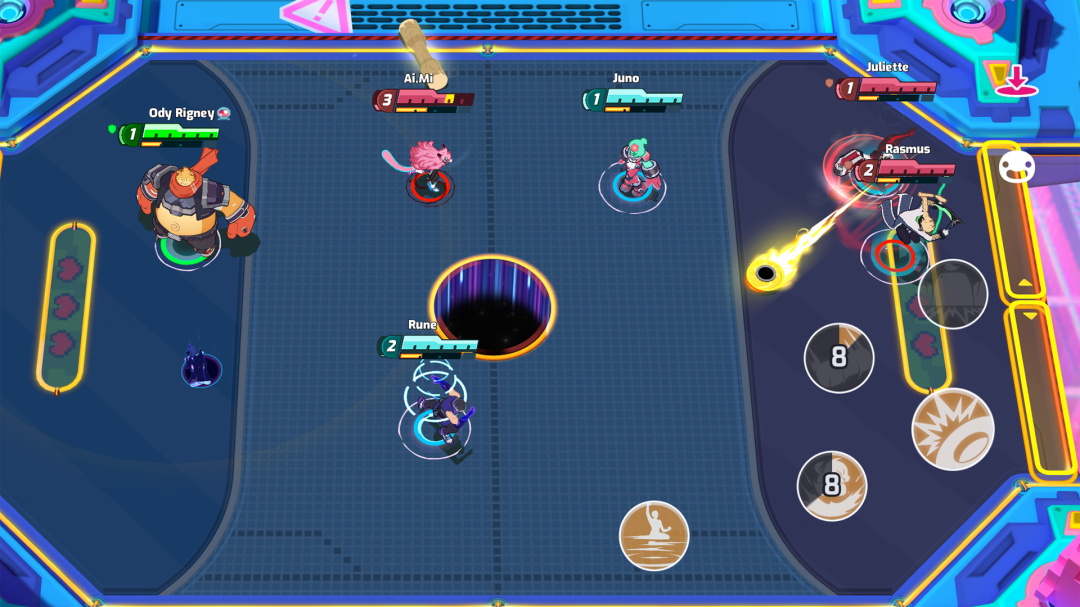The height and width of the screenshot is (607, 1080).
Task: Use the swirl ability showing cooldown 8
Action: click(x=832, y=486)
